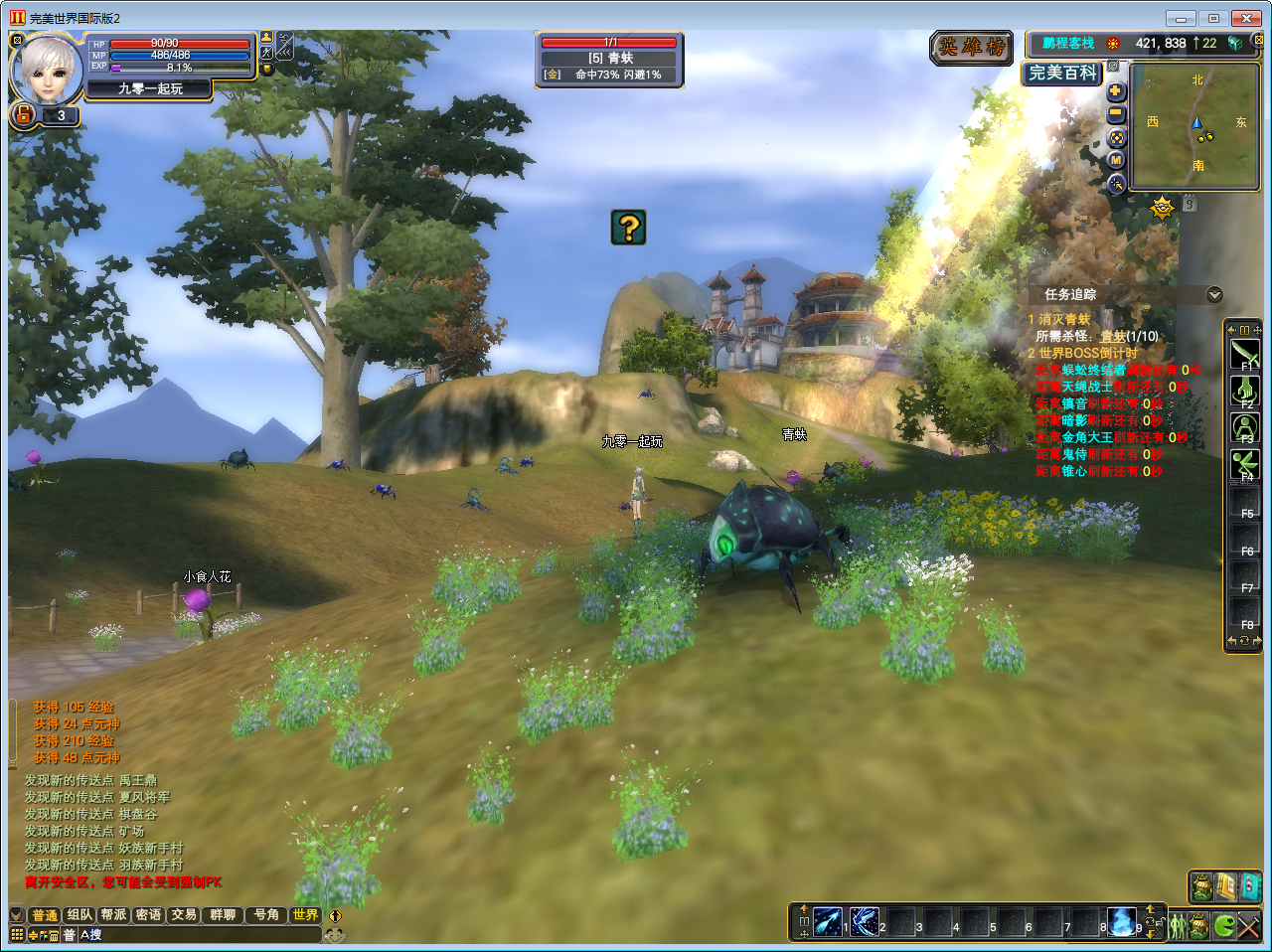
Task: Select the 消灭青蚨 quest entry
Action: click(1064, 320)
